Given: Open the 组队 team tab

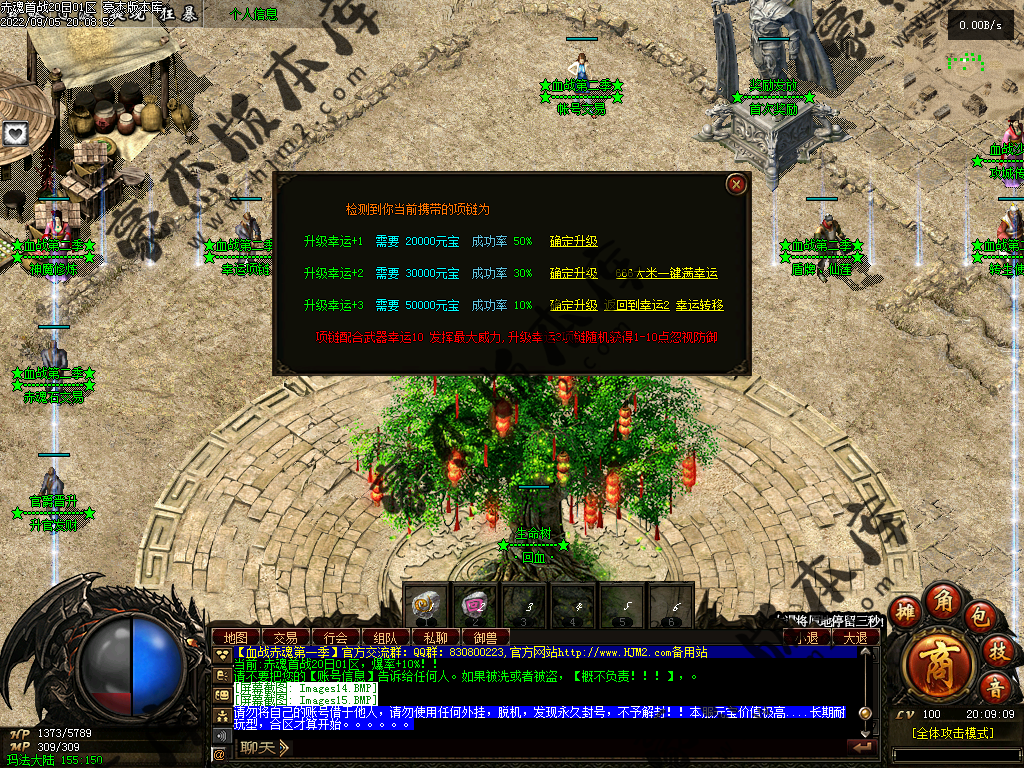Looking at the screenshot, I should pyautogui.click(x=385, y=637).
